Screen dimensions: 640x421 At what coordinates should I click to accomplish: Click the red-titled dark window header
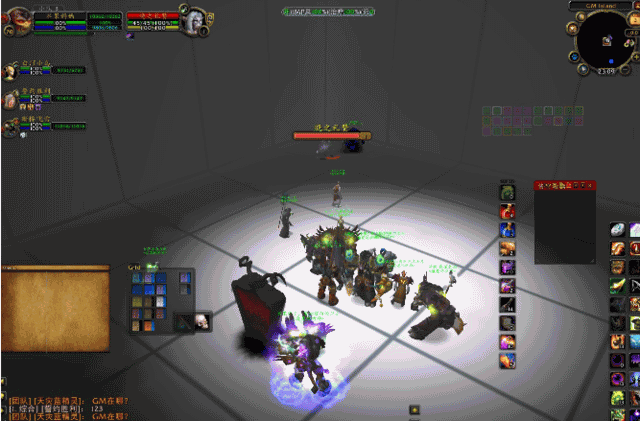(x=564, y=185)
